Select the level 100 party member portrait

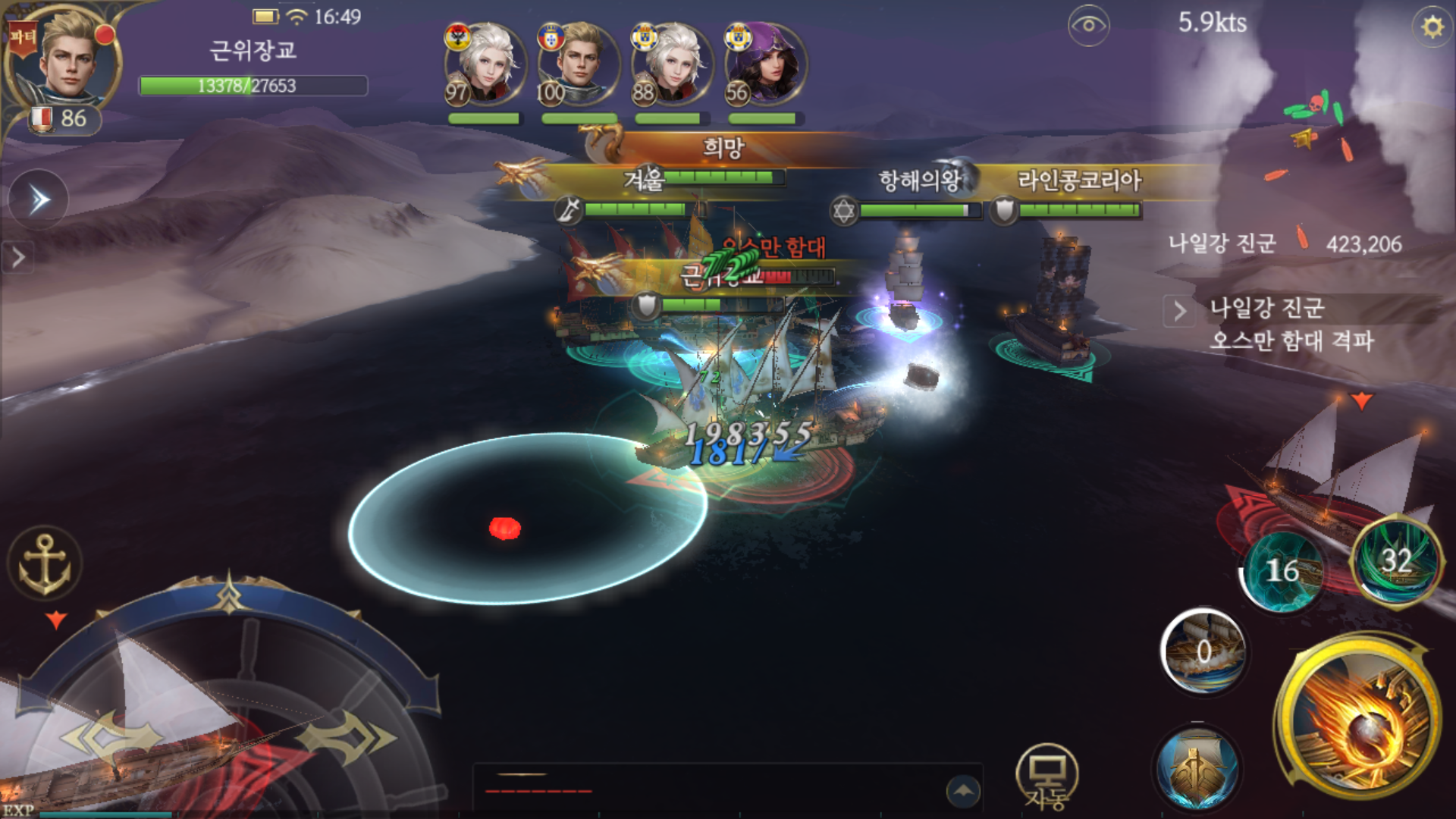[x=578, y=64]
